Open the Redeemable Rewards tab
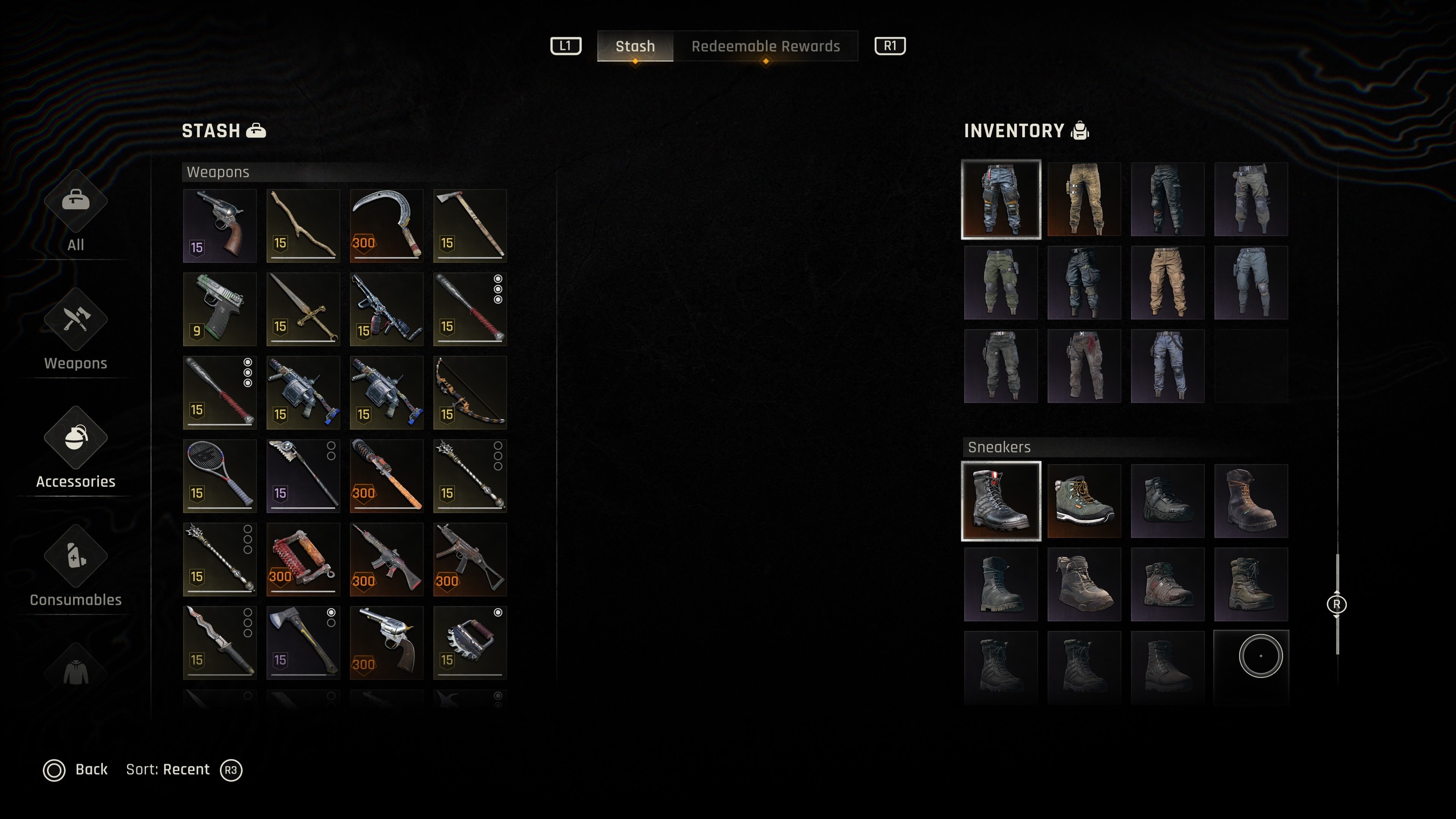Image resolution: width=1456 pixels, height=819 pixels. click(765, 46)
